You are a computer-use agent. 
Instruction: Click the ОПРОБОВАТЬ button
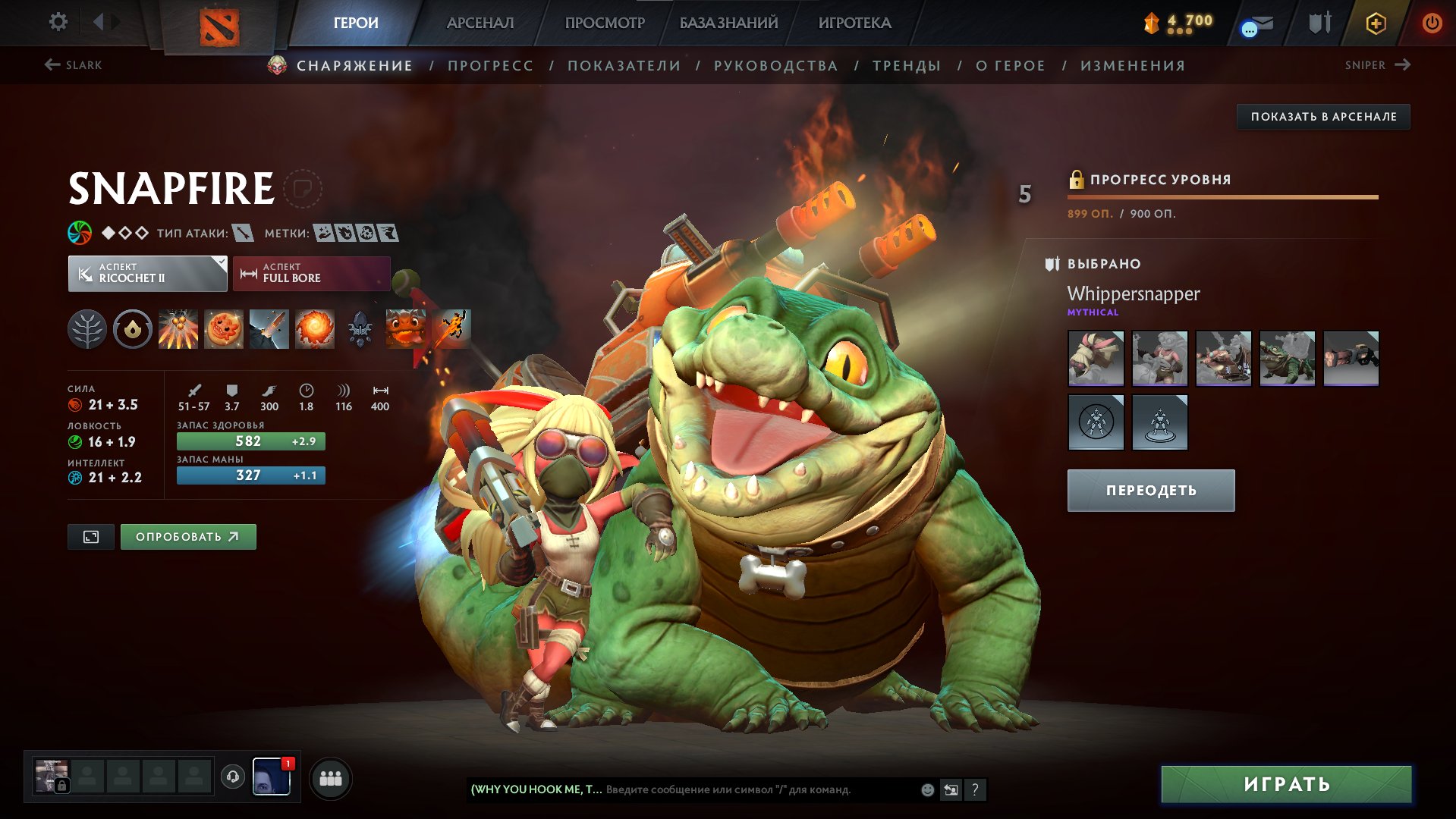(187, 536)
